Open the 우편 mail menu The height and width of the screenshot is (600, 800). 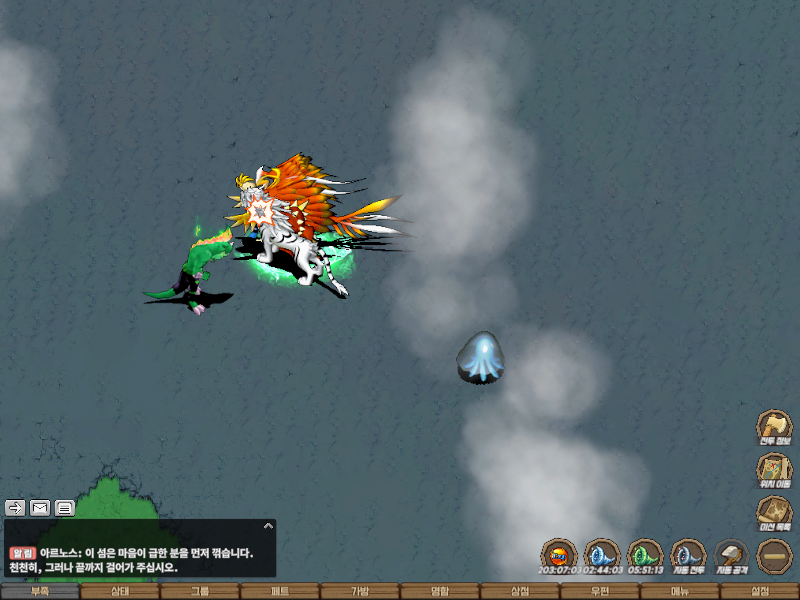click(x=600, y=591)
